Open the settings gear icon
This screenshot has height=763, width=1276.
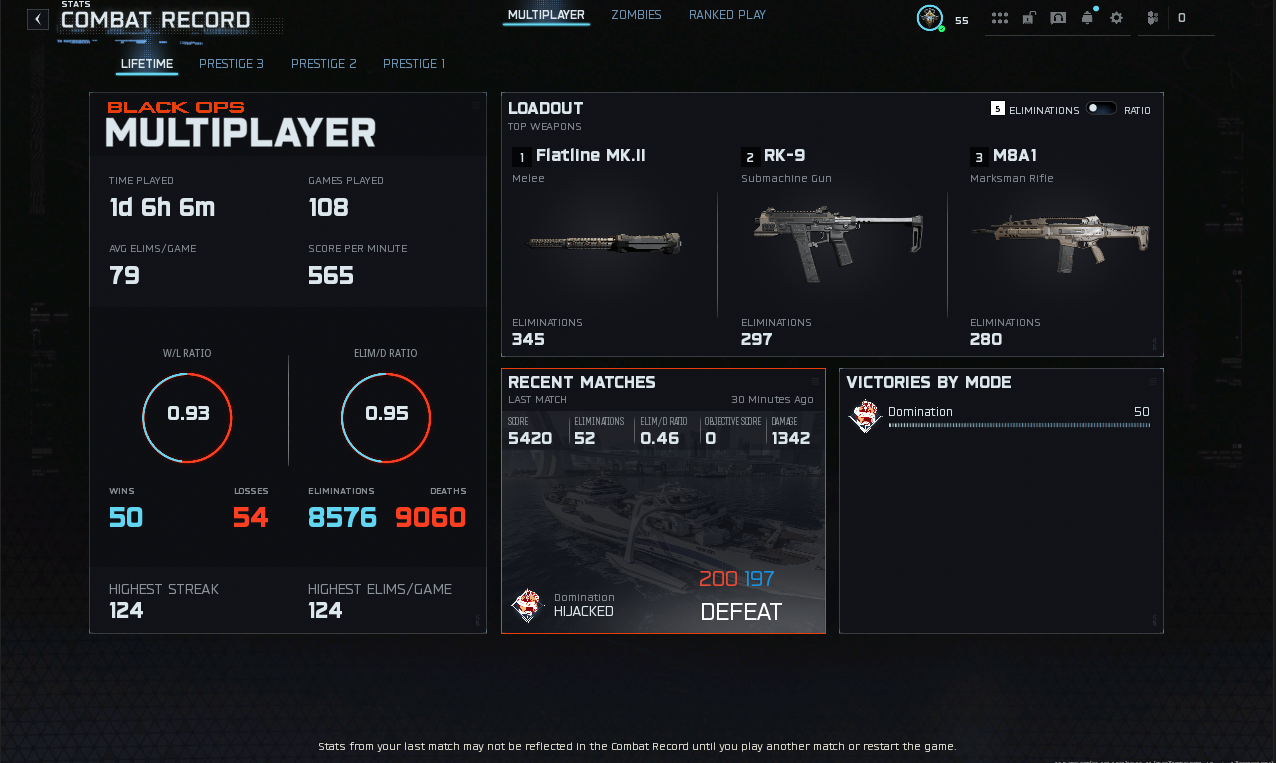(x=1117, y=18)
